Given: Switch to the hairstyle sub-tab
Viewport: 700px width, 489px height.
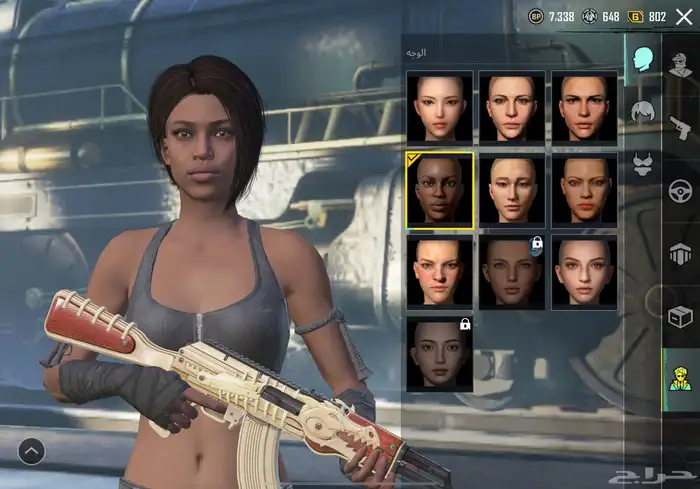Looking at the screenshot, I should [x=641, y=111].
